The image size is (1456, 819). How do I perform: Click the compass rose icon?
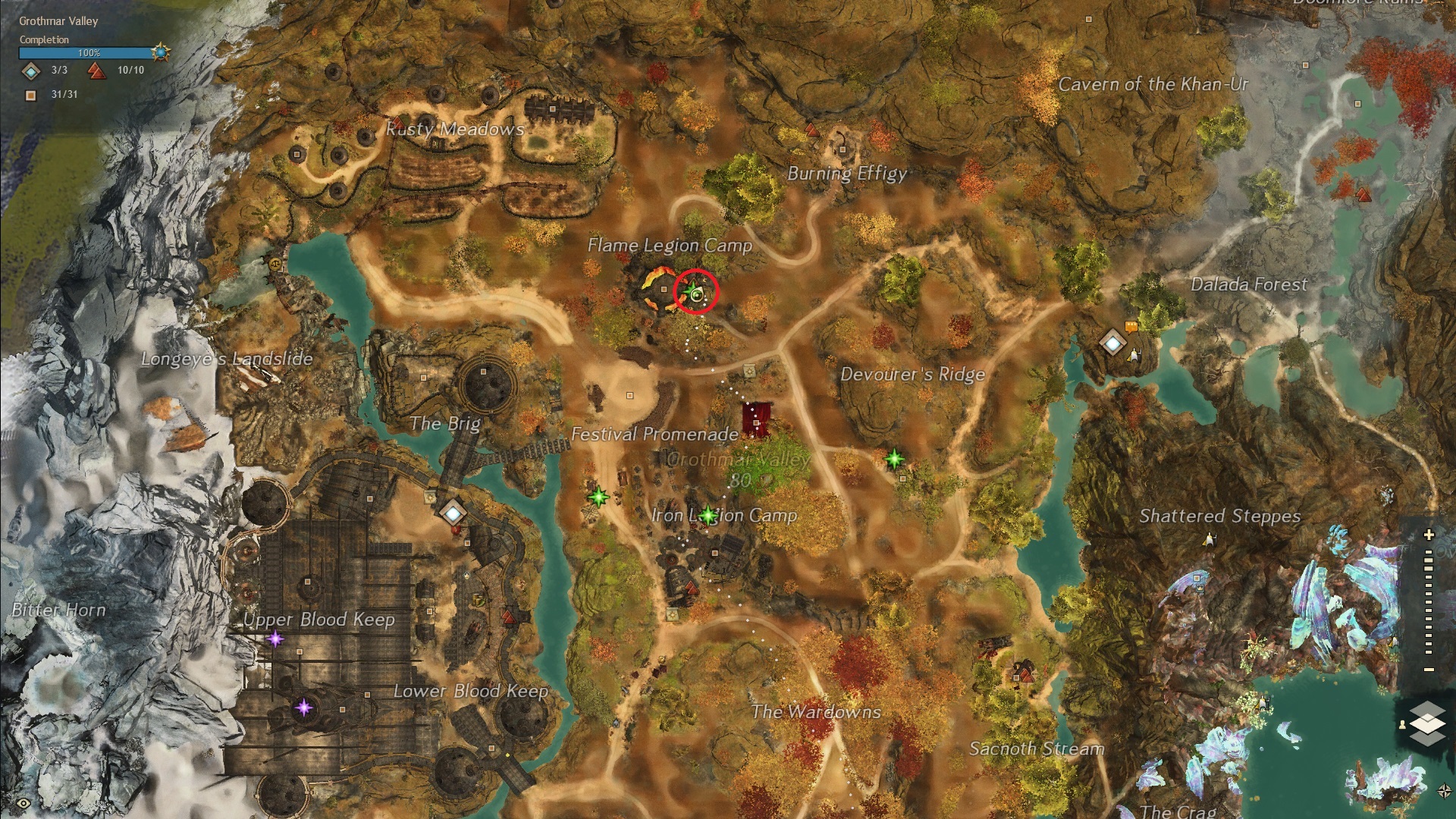coord(1444,791)
